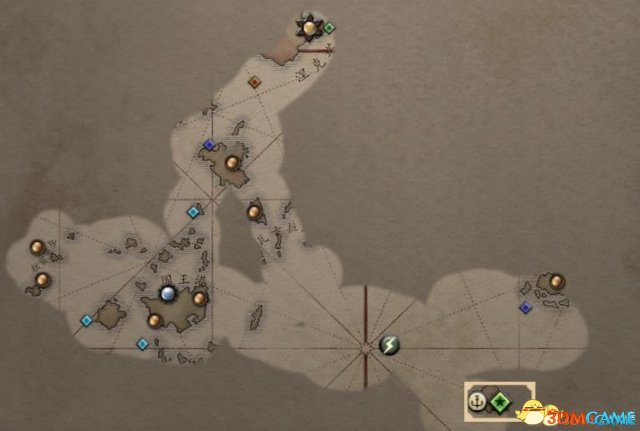
Task: Click the anchor icon in the legend box
Action: (x=478, y=403)
